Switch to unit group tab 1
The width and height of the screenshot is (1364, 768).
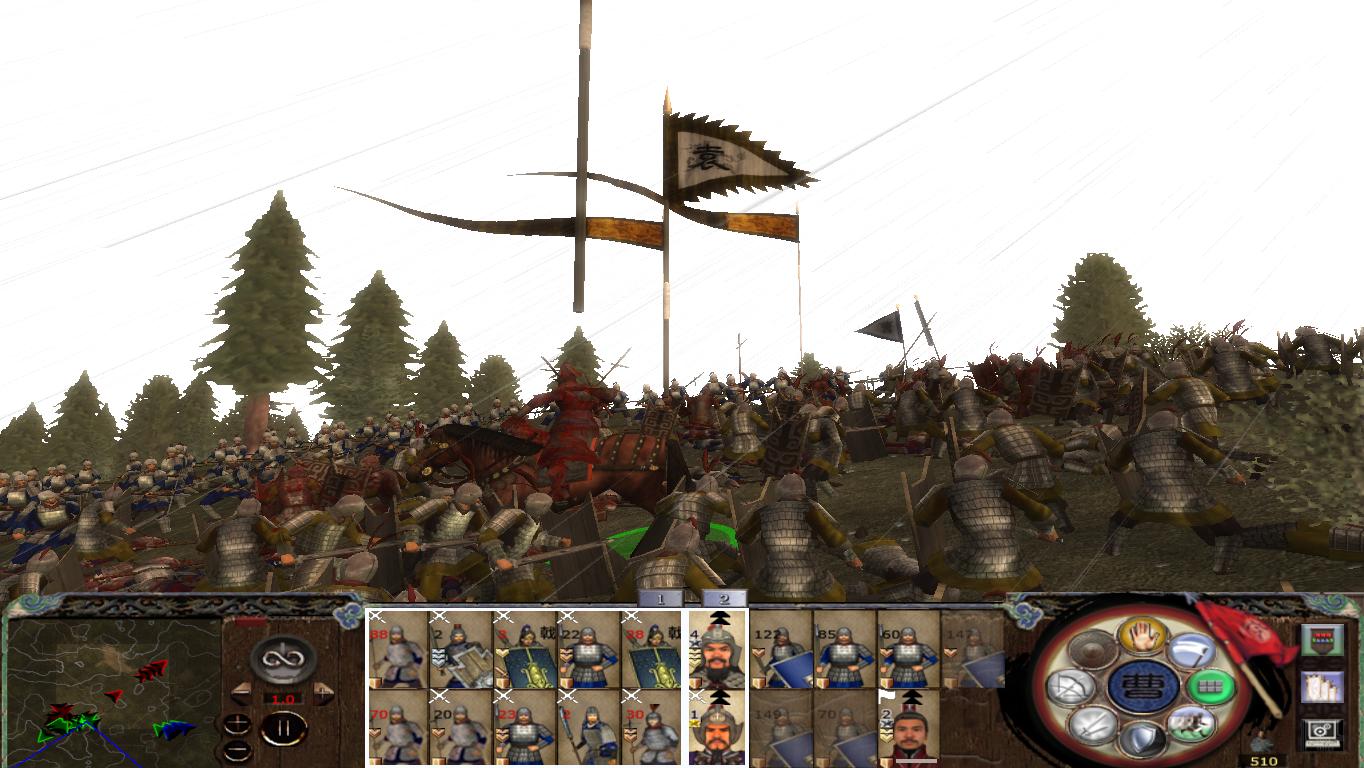click(660, 599)
